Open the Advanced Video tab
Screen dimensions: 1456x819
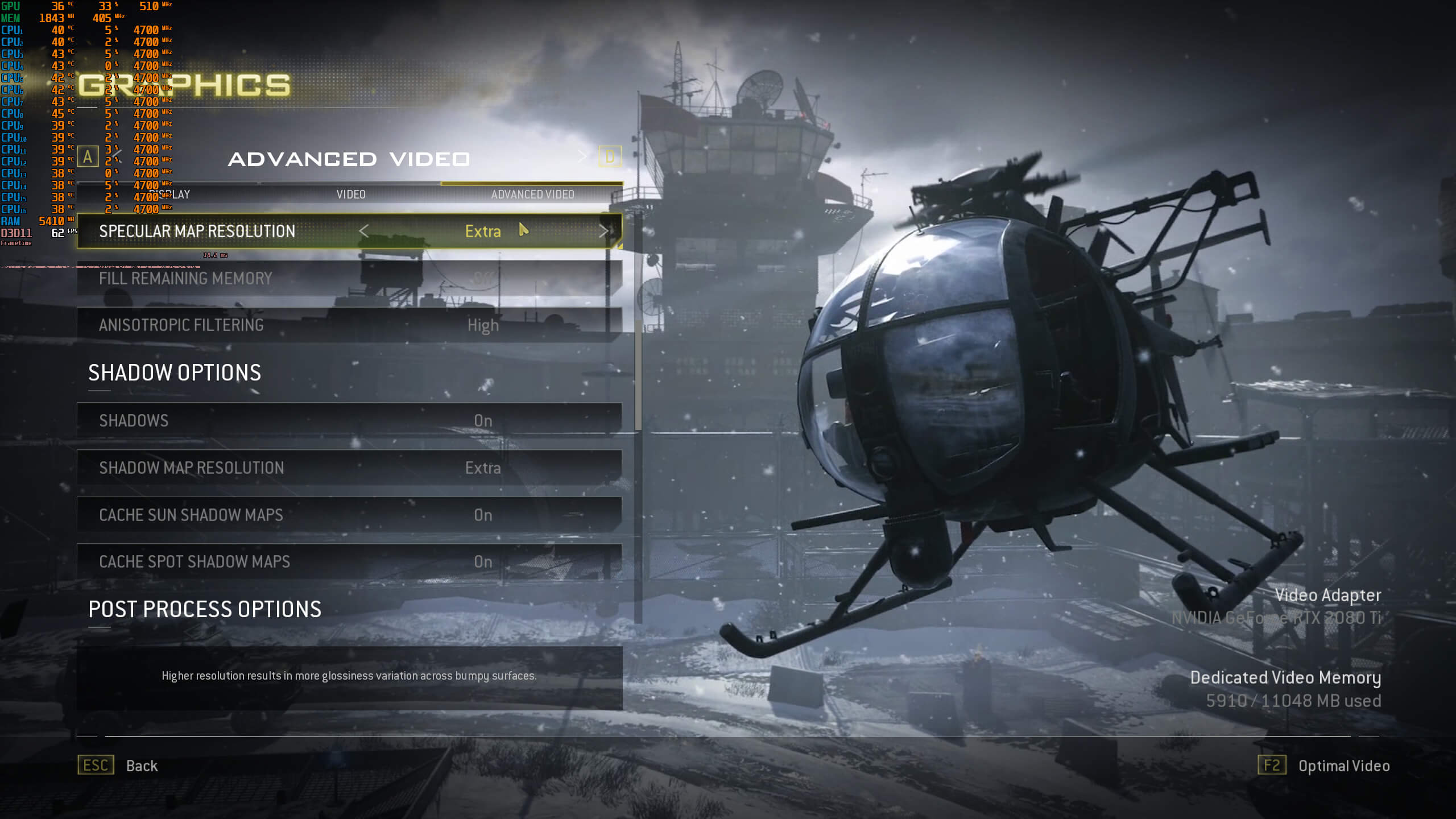coord(532,195)
